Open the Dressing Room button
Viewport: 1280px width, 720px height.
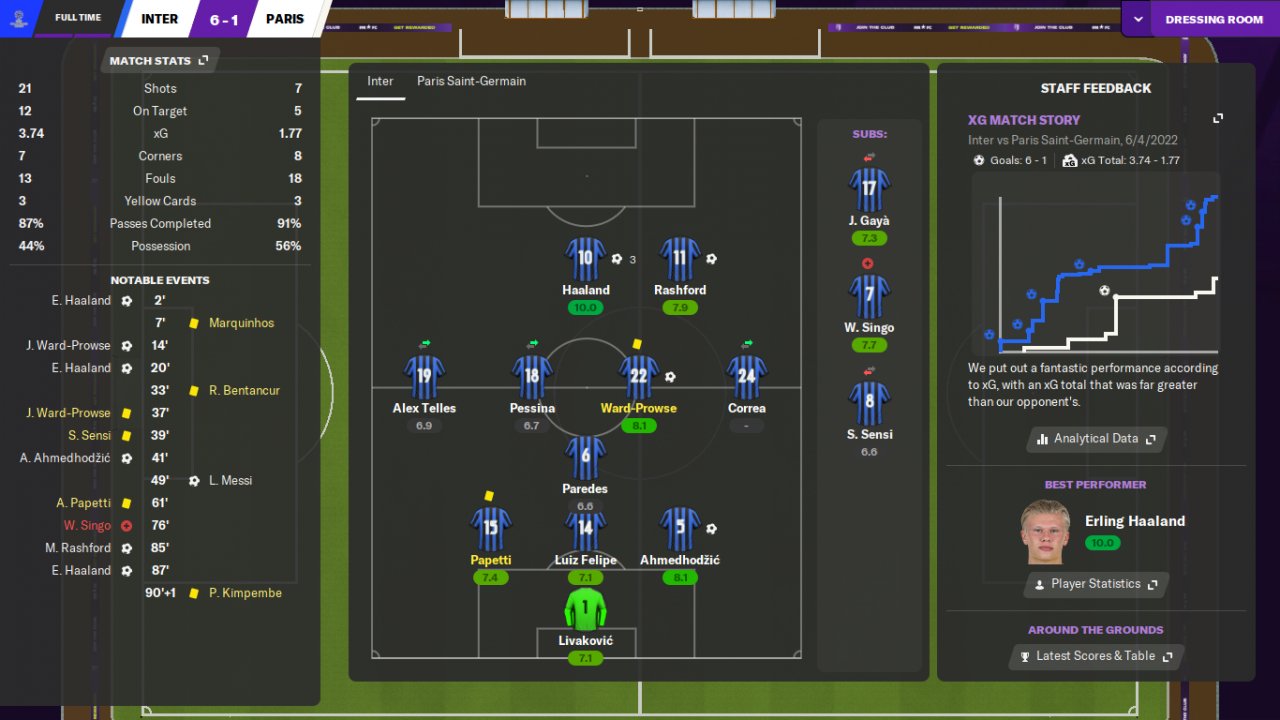[x=1213, y=19]
